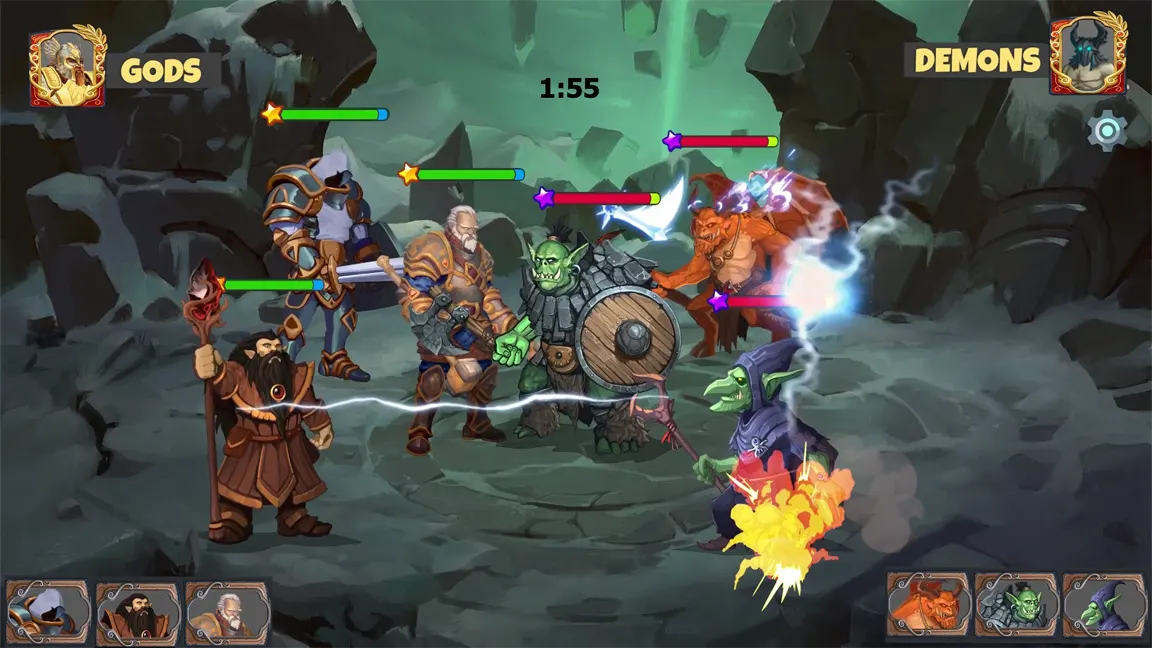Choose the black-bearded dwarf mage portrait card

[x=138, y=612]
